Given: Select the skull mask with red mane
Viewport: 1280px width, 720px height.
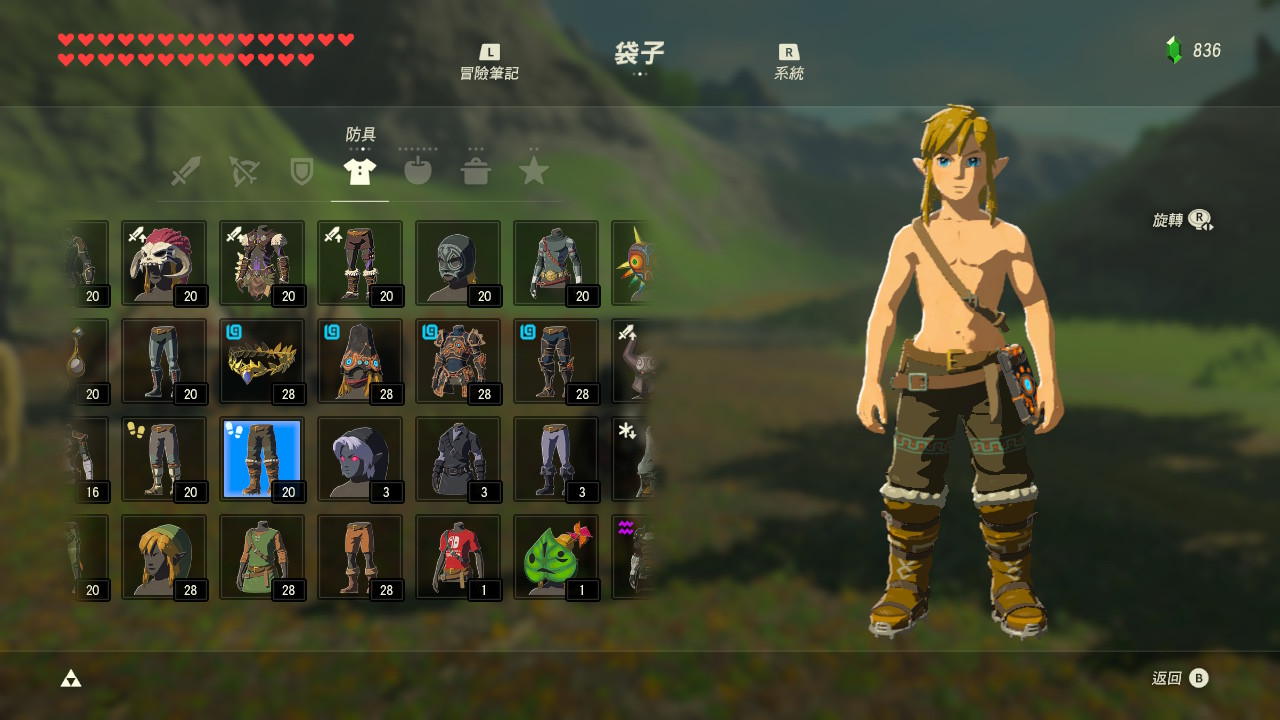Looking at the screenshot, I should click(x=164, y=263).
